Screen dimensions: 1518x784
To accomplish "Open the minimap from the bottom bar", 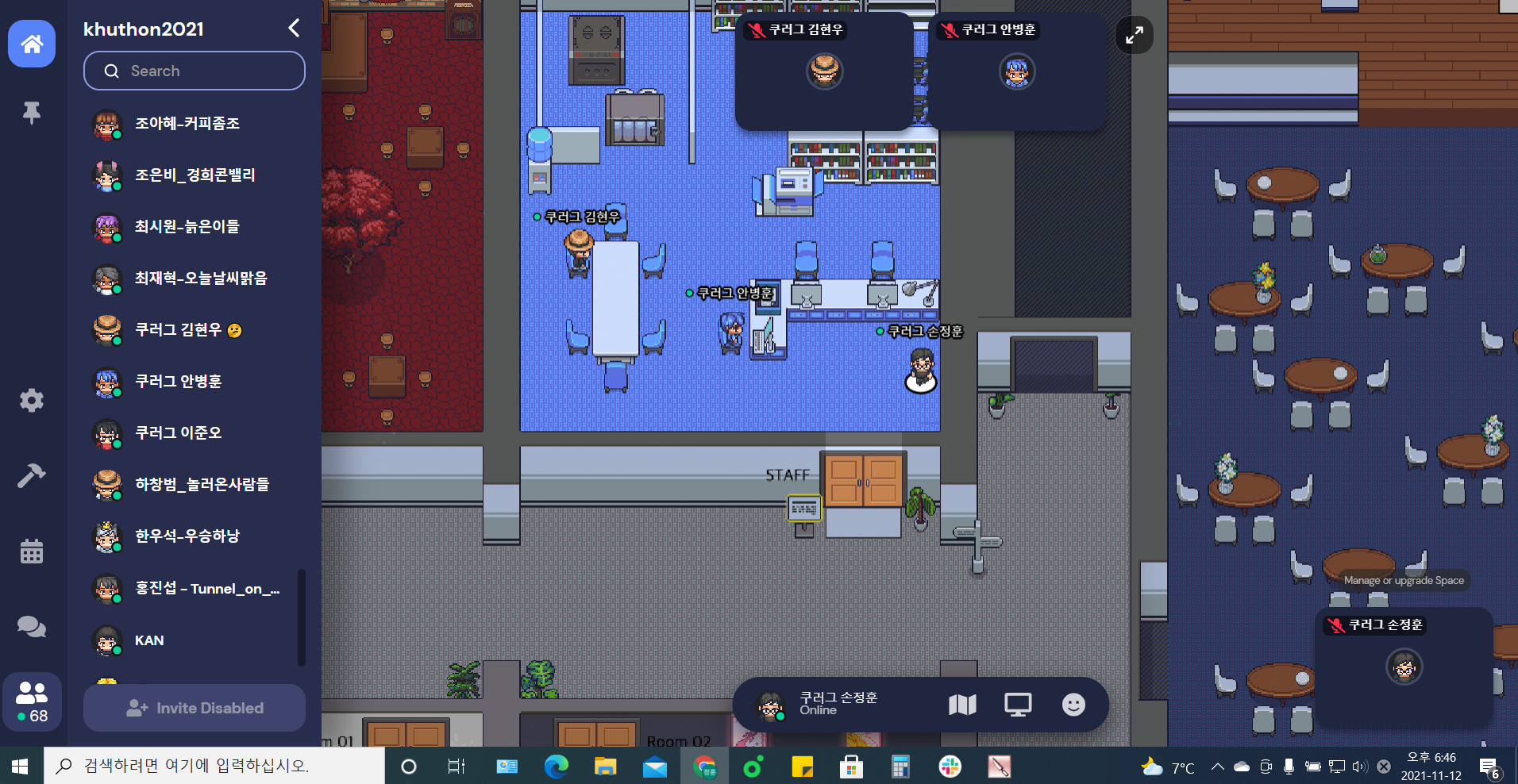I will tap(962, 704).
